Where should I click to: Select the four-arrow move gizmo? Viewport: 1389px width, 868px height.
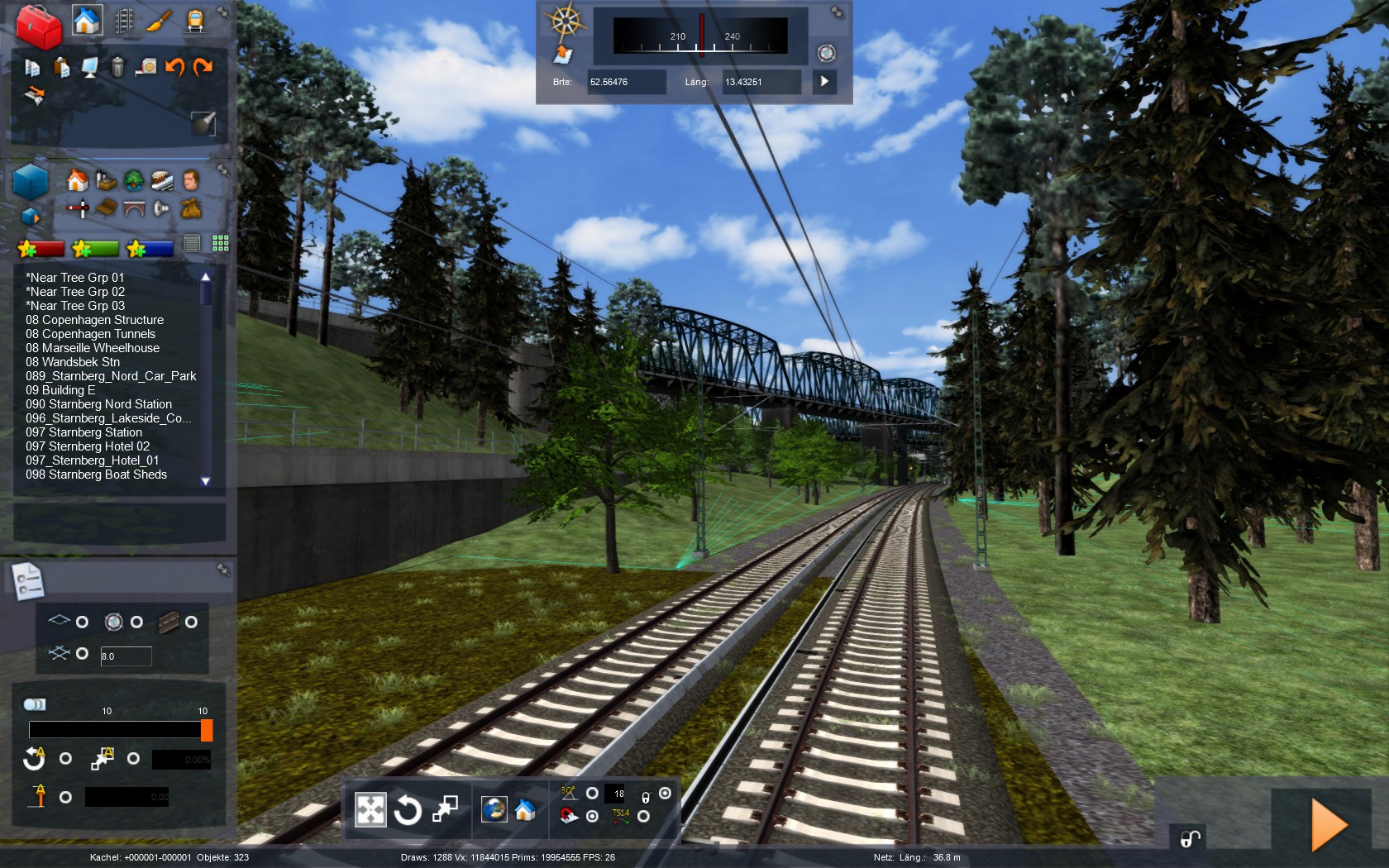click(370, 810)
